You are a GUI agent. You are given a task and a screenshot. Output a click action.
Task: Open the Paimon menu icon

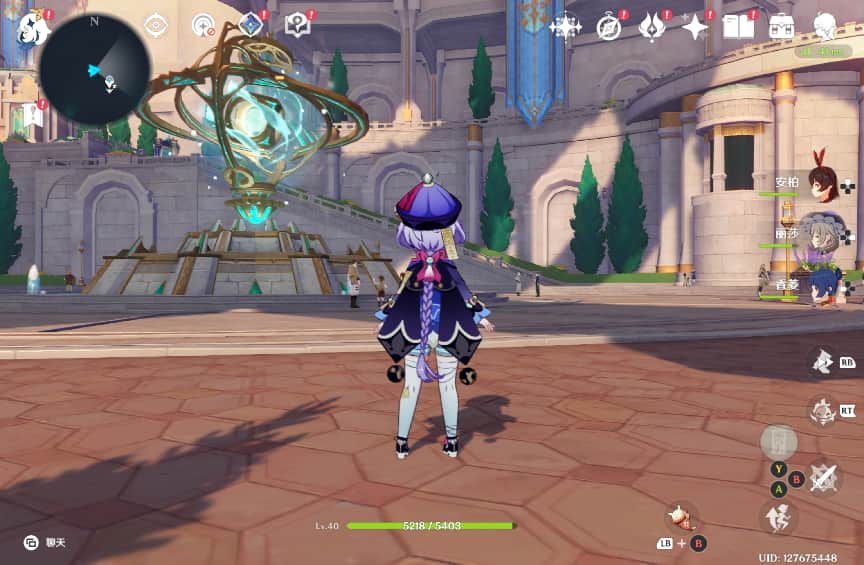coord(33,28)
